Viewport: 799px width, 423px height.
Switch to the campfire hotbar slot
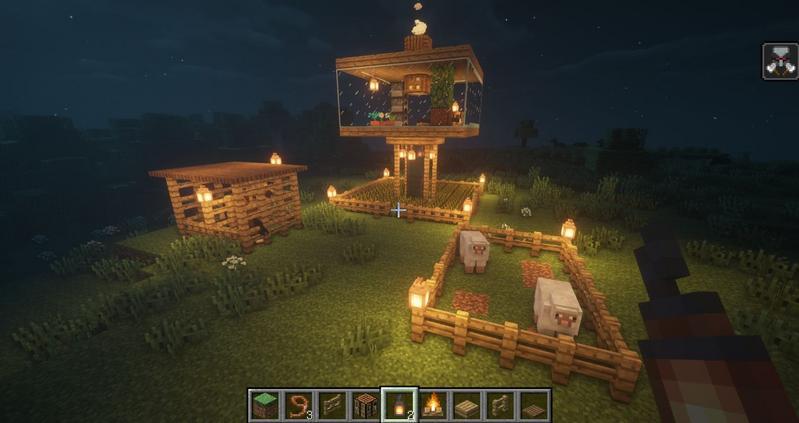433,405
